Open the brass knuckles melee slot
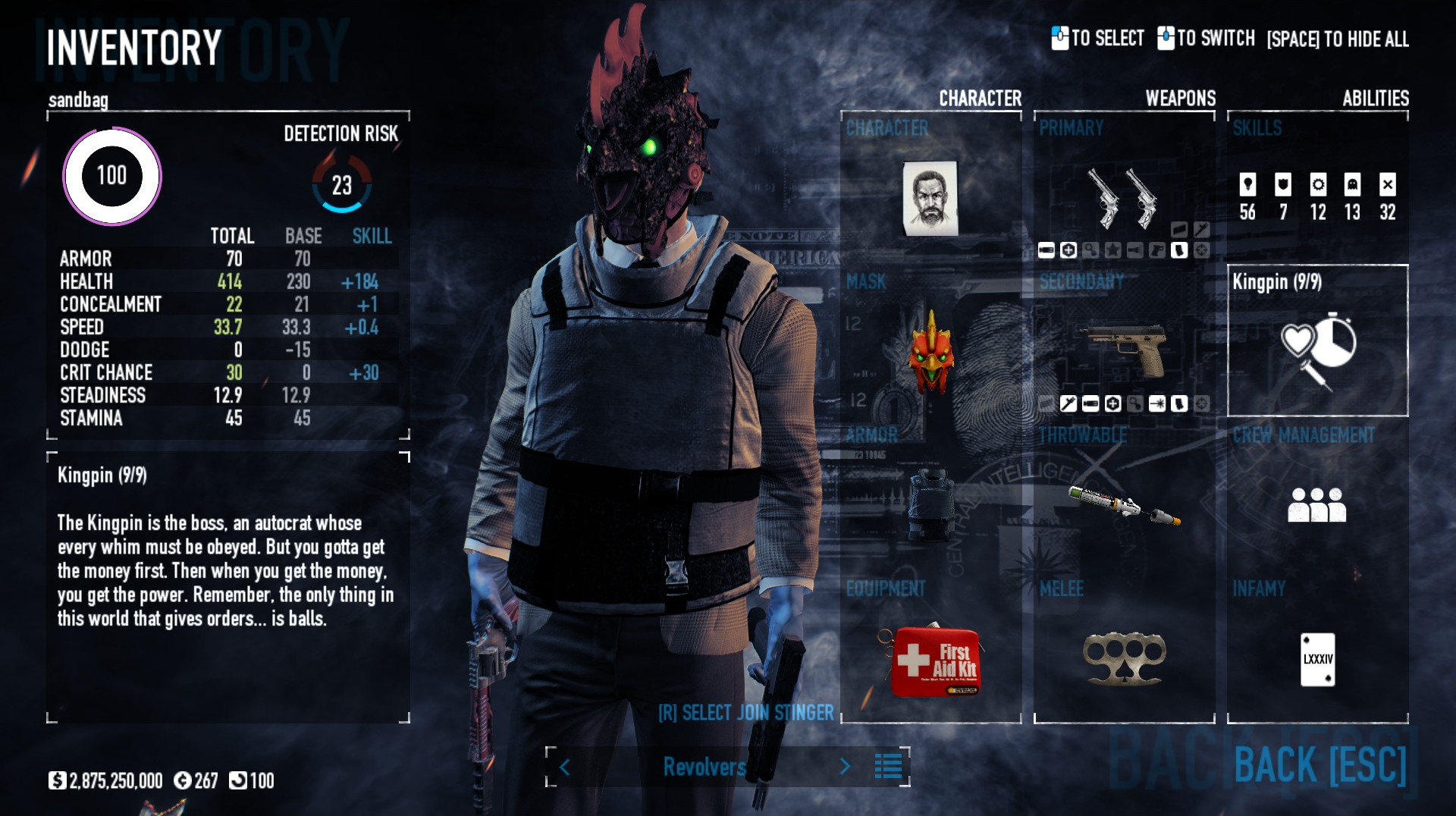Screen dimensions: 1456x816 (x=1125, y=658)
